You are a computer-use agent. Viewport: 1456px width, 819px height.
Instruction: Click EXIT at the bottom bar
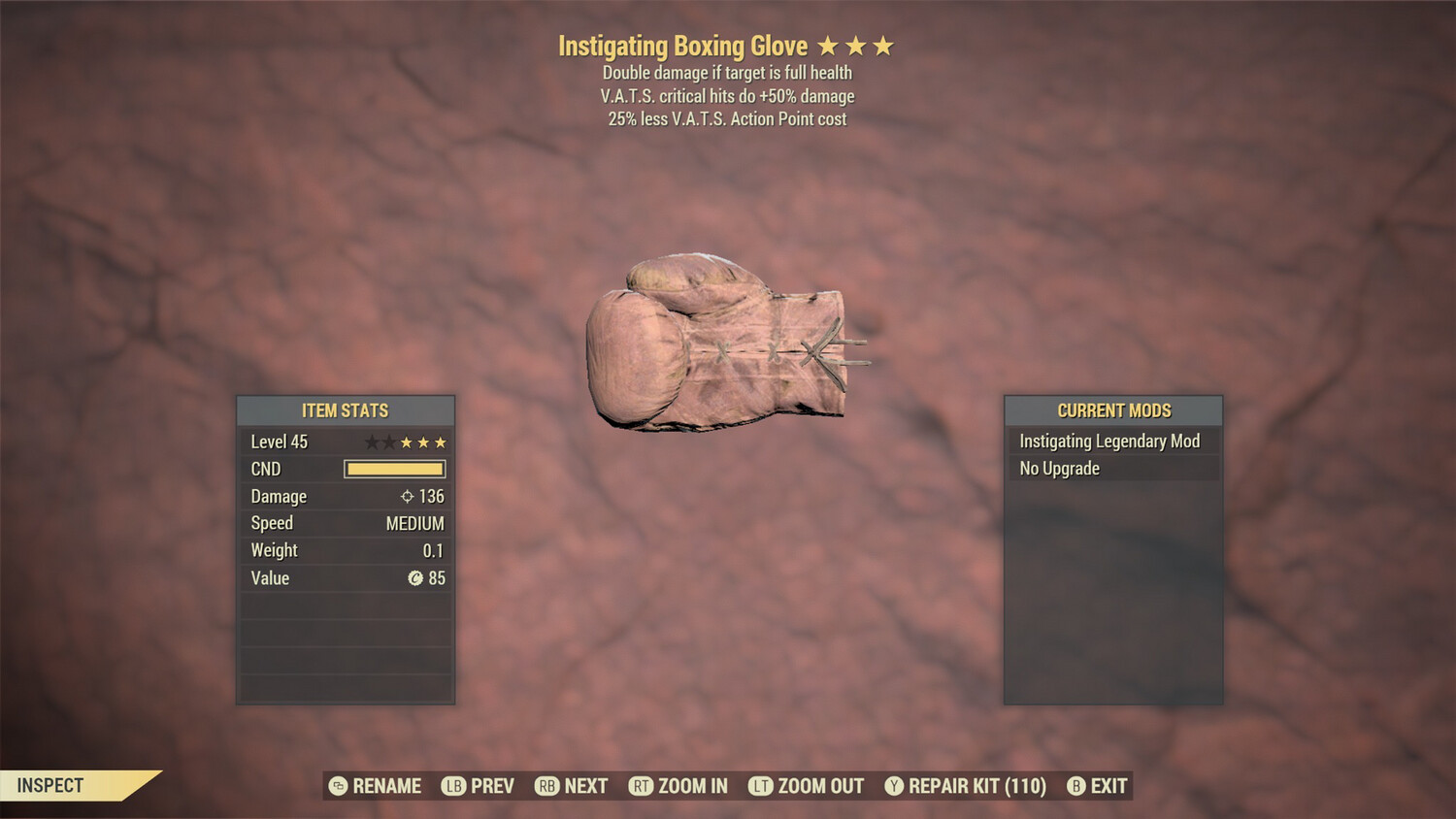click(1109, 786)
